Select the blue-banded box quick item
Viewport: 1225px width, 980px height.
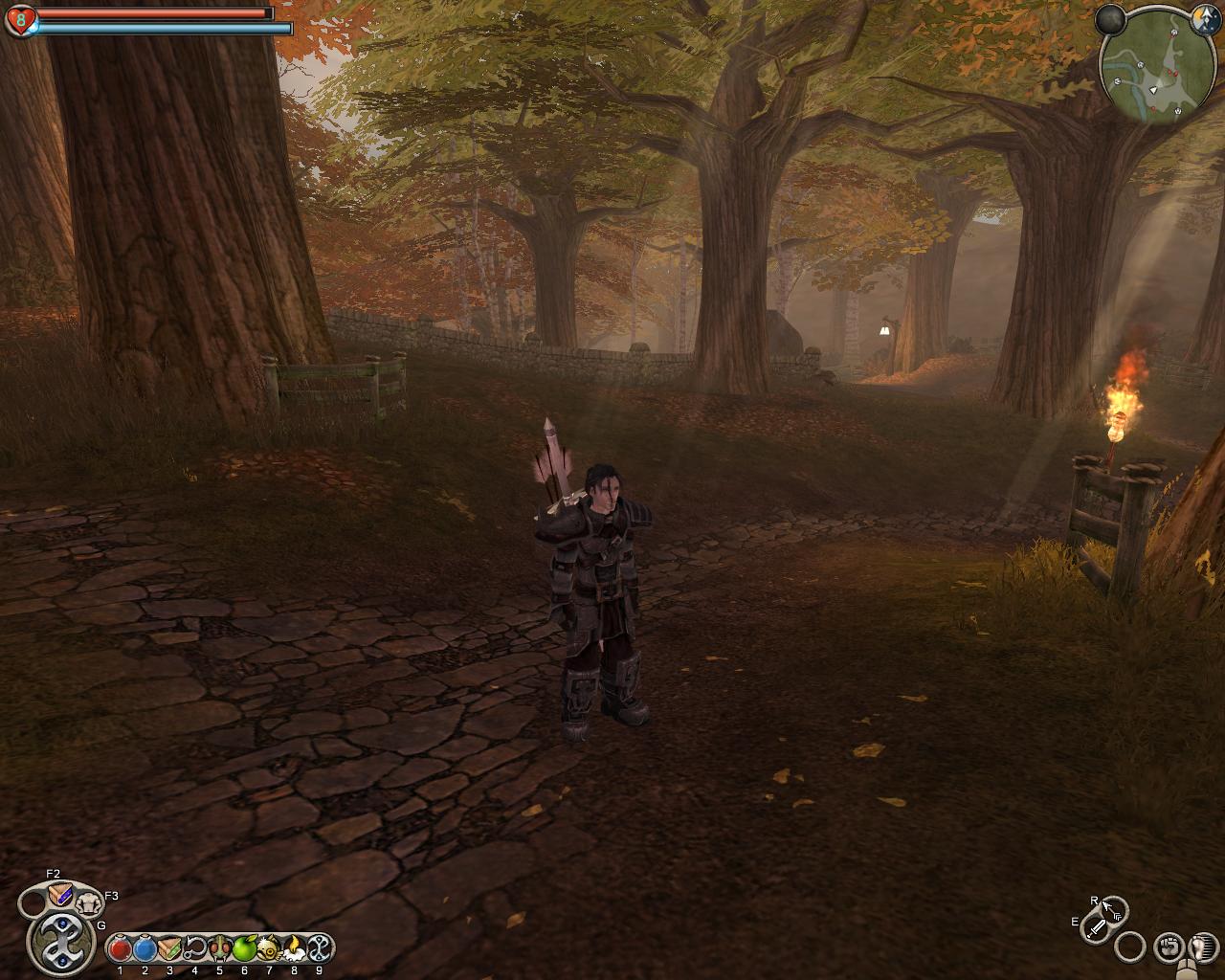pyautogui.click(x=59, y=894)
